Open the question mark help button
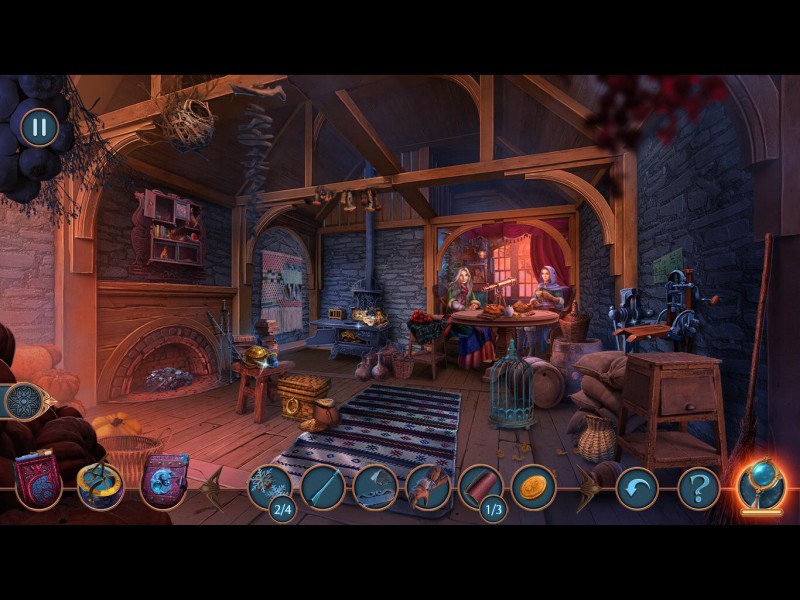 [698, 488]
